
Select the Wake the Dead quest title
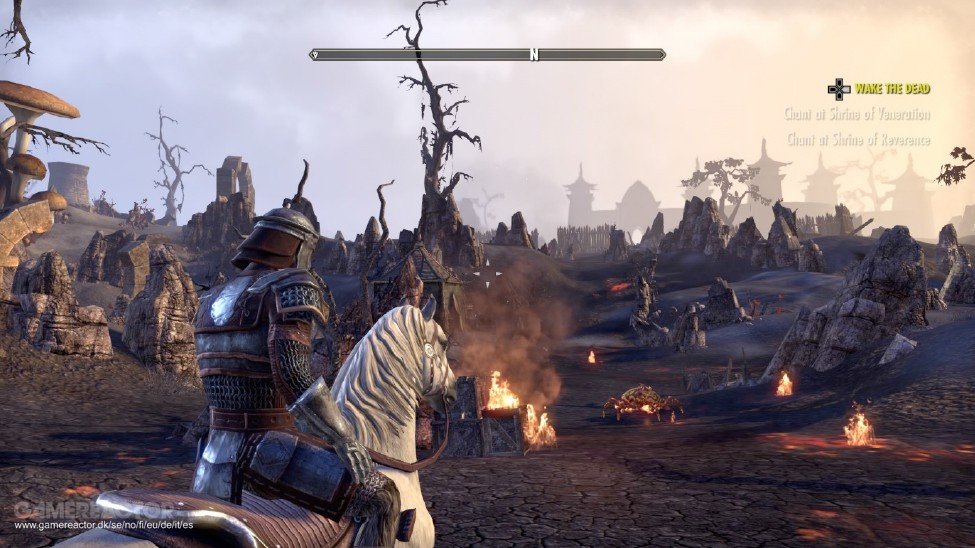click(x=892, y=89)
